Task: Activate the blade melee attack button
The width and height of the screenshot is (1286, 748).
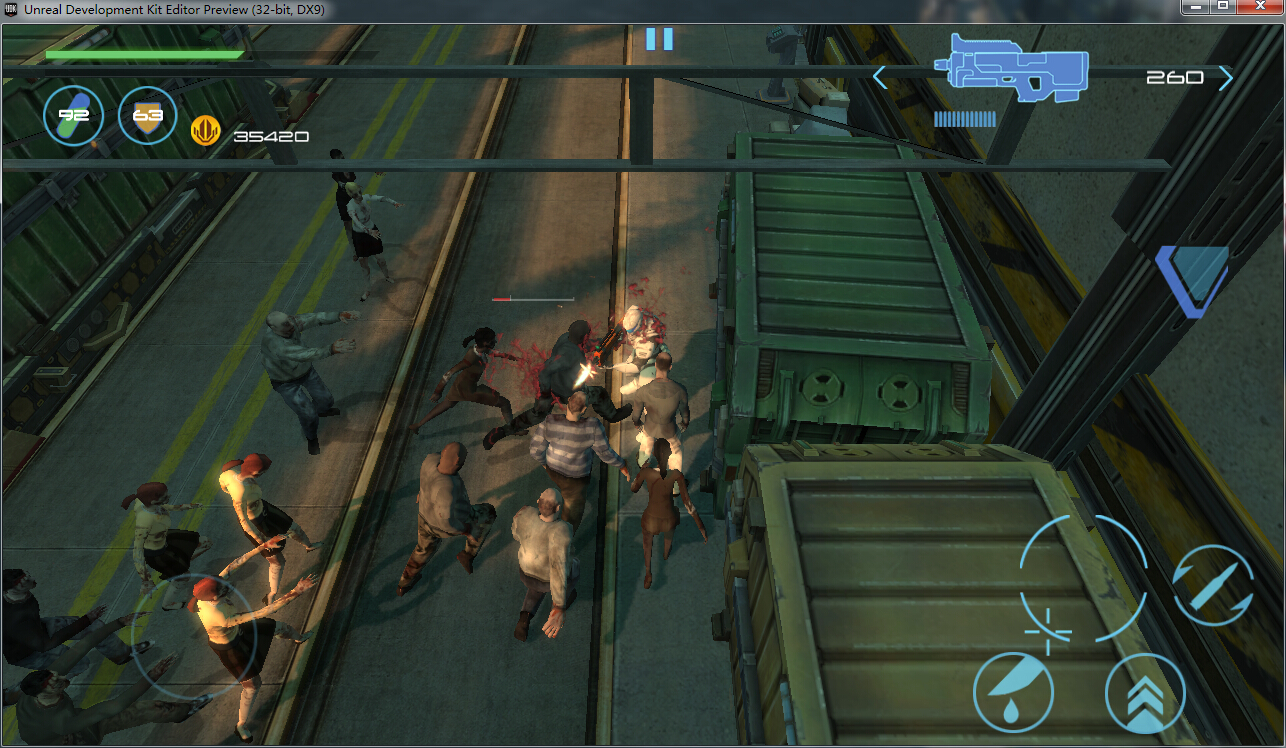Action: click(1013, 692)
